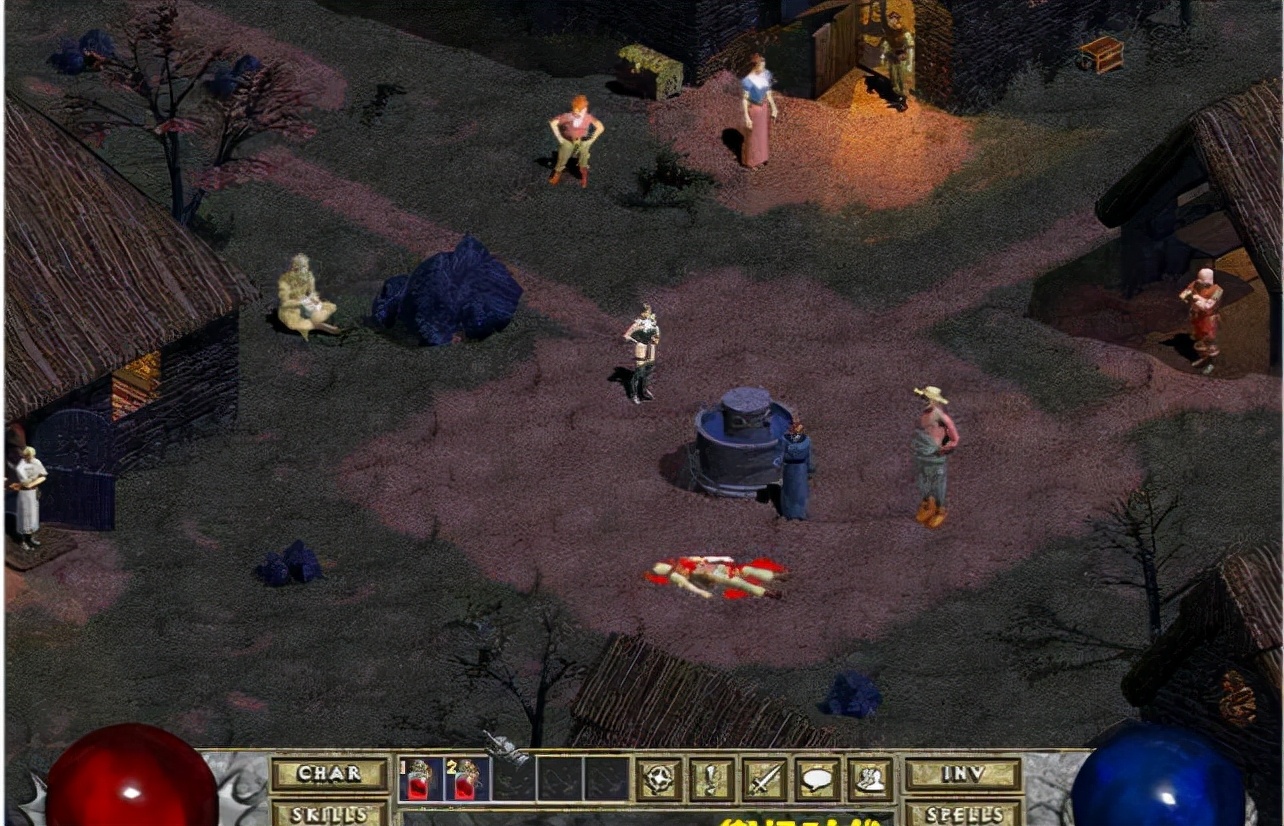
Task: Open the SKILLS panel
Action: pyautogui.click(x=332, y=814)
